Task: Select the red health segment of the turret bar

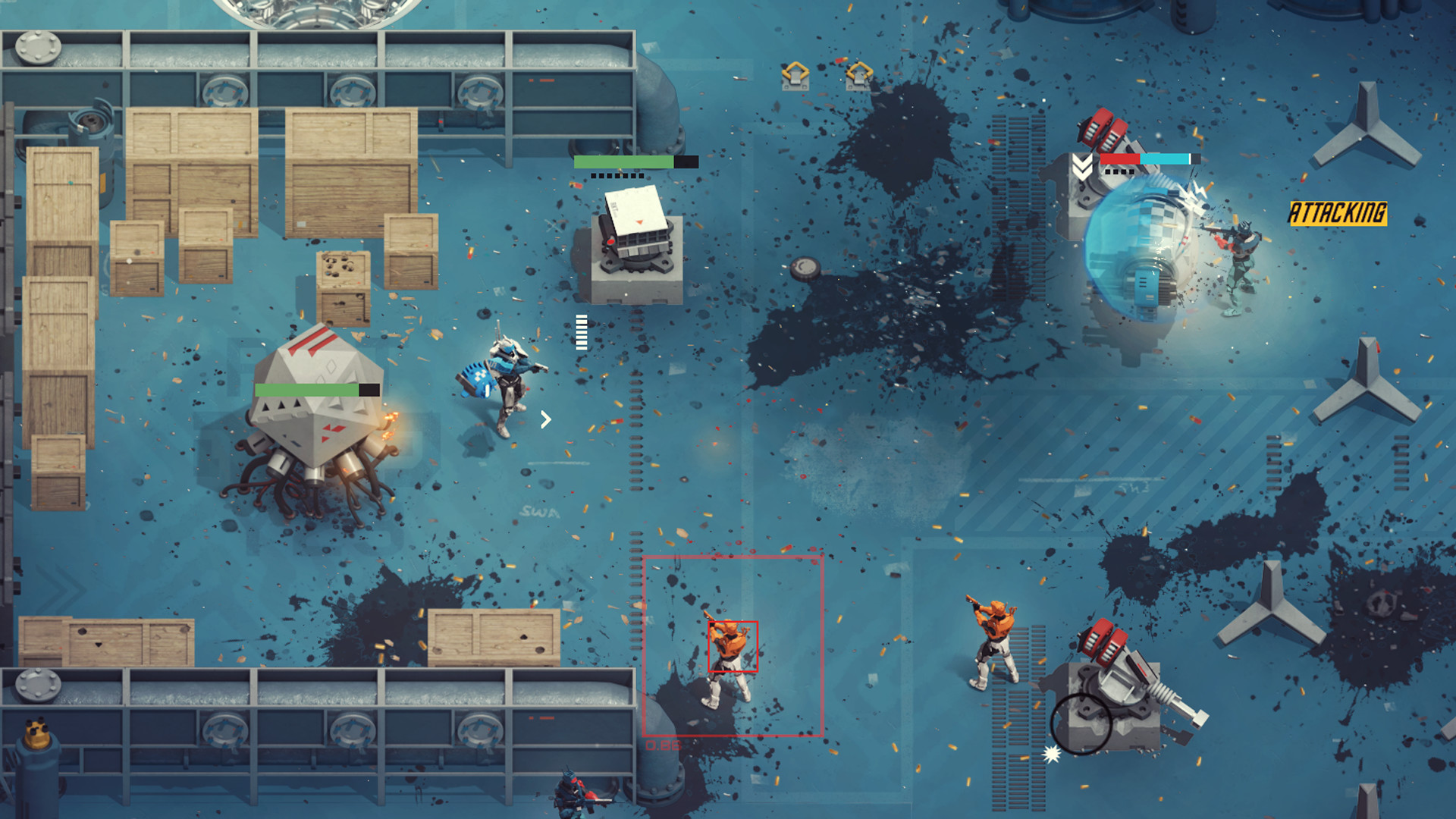Action: click(1120, 158)
